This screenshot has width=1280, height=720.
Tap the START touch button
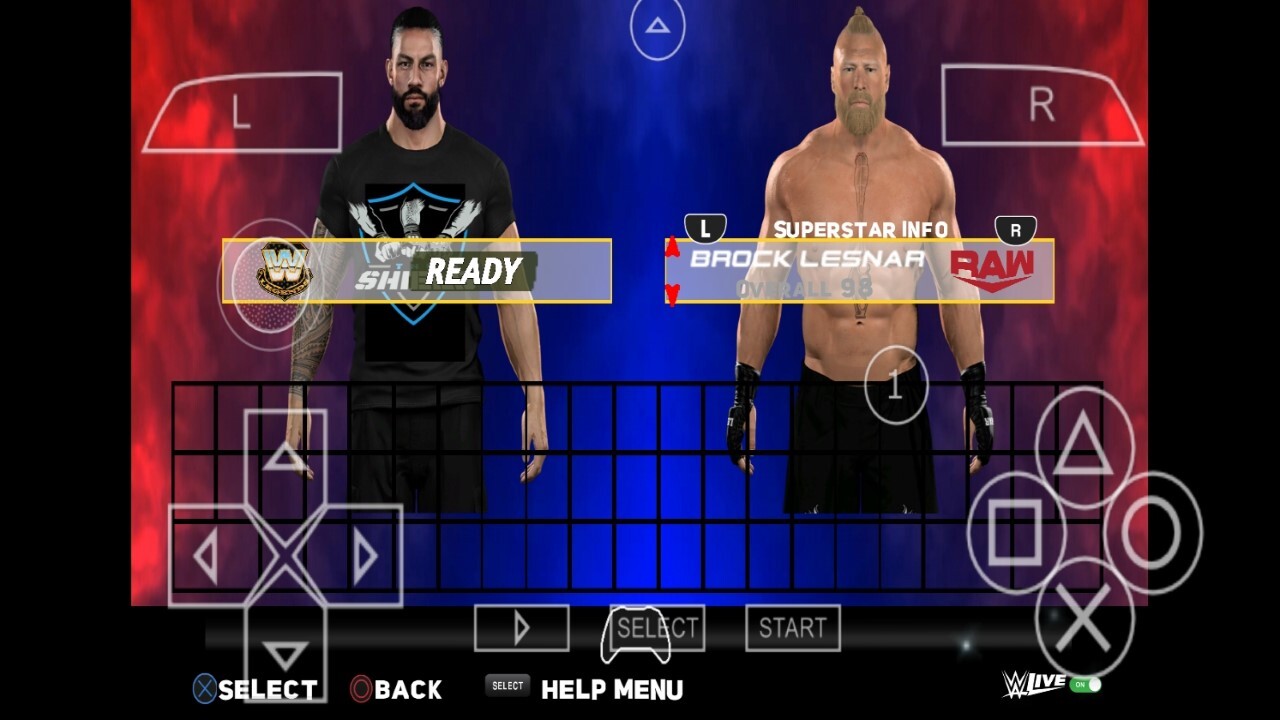[x=792, y=628]
